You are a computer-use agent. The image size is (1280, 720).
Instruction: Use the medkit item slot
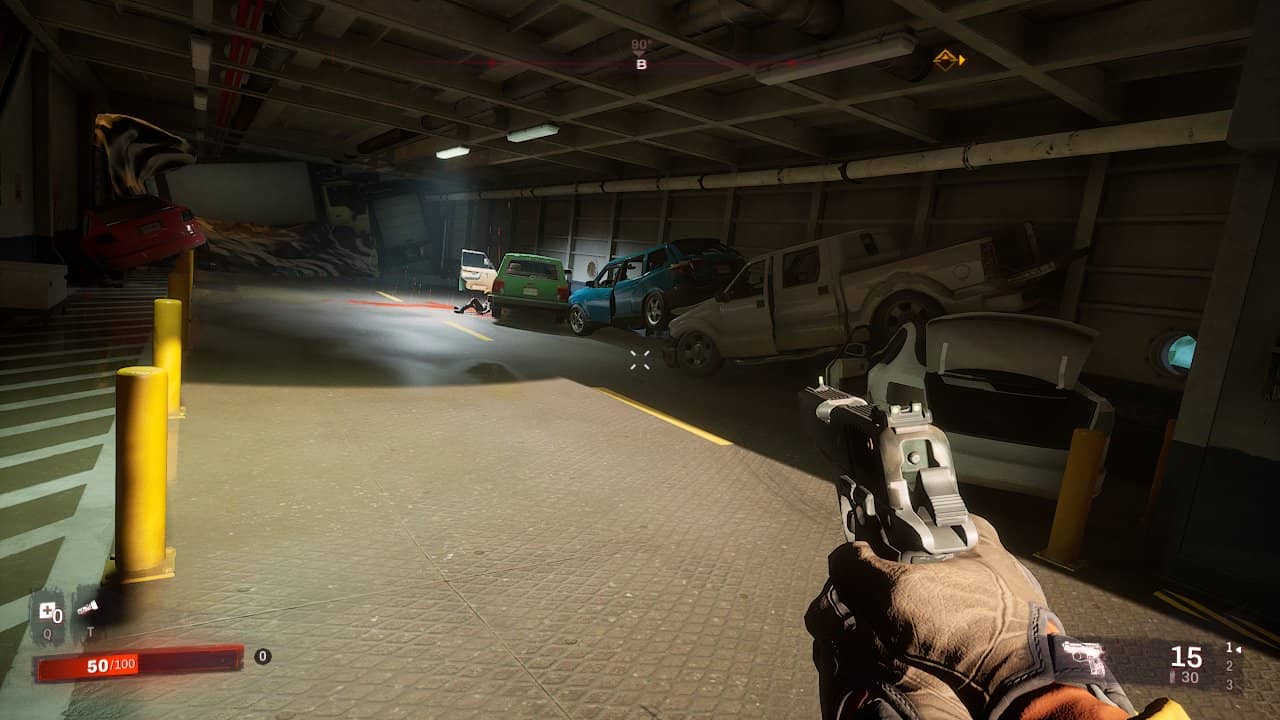(49, 611)
